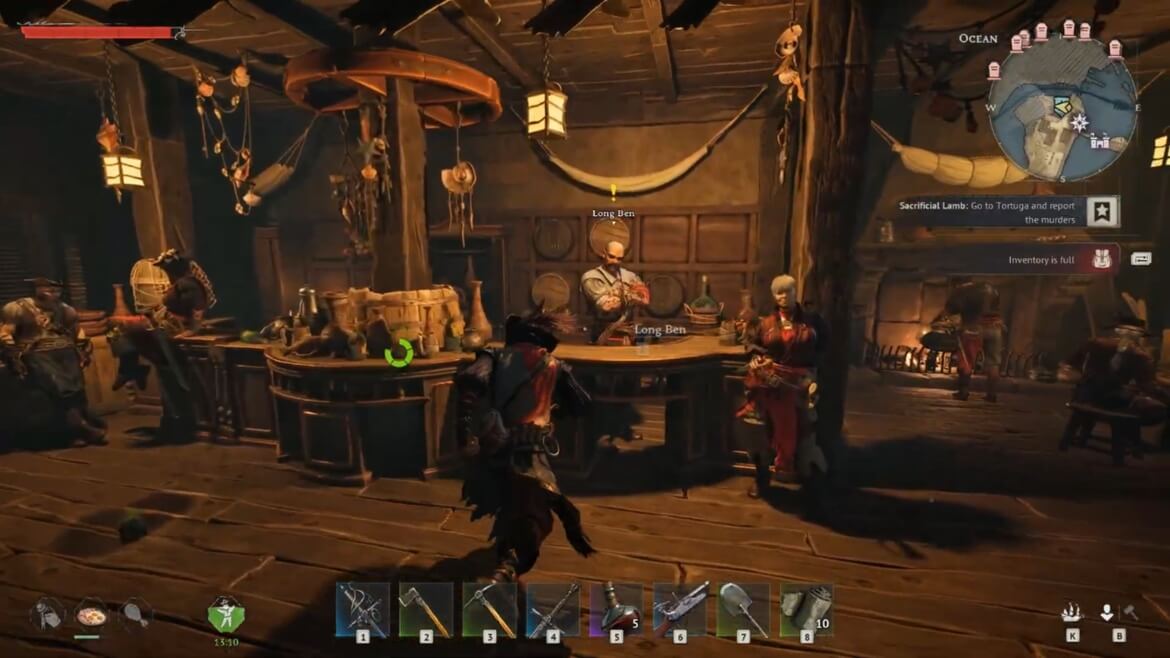The image size is (1170, 658).
Task: Use the bandage item in slot 8
Action: 806,609
